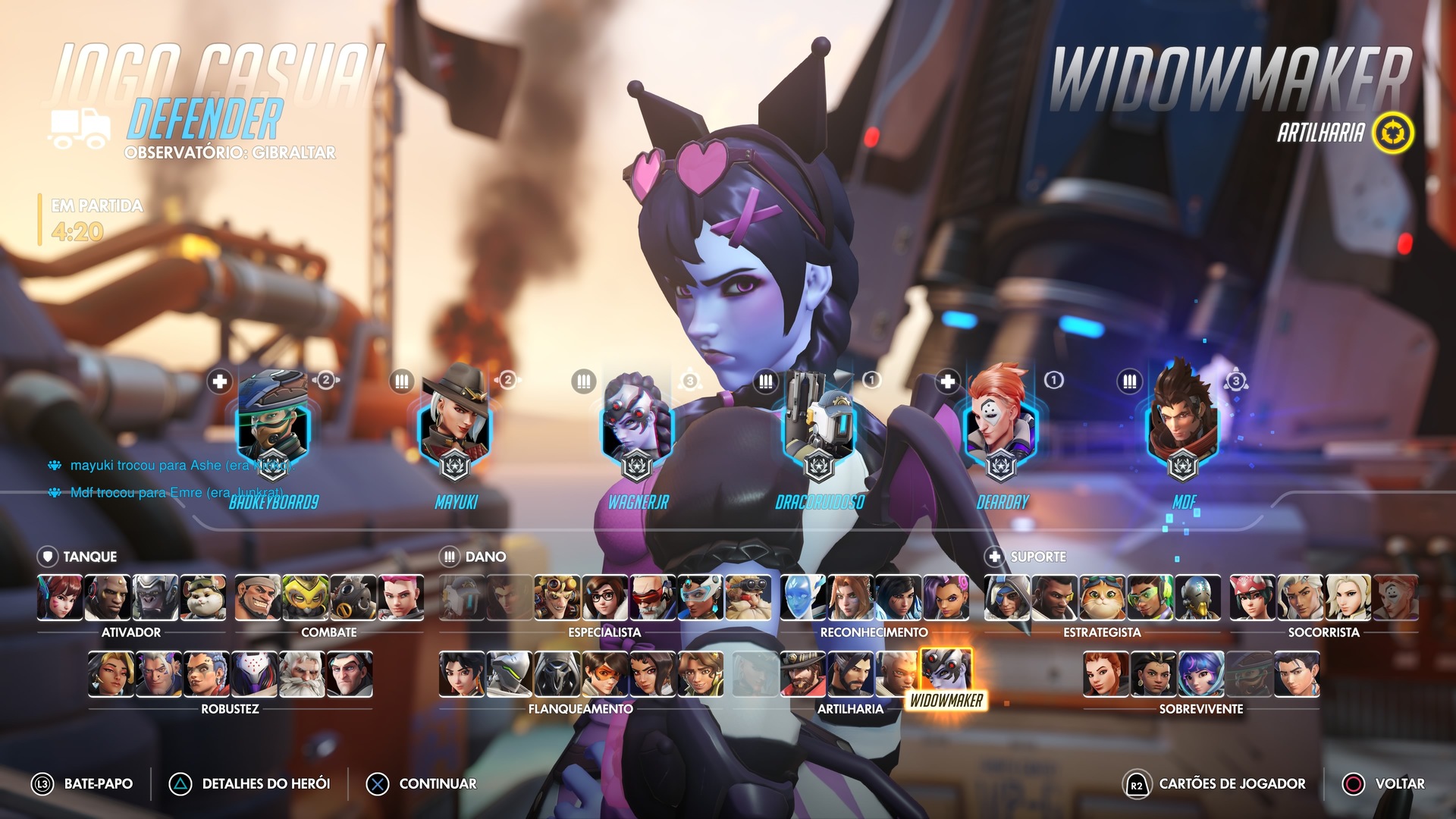
Task: Choose the Mei hero portrait
Action: [604, 598]
